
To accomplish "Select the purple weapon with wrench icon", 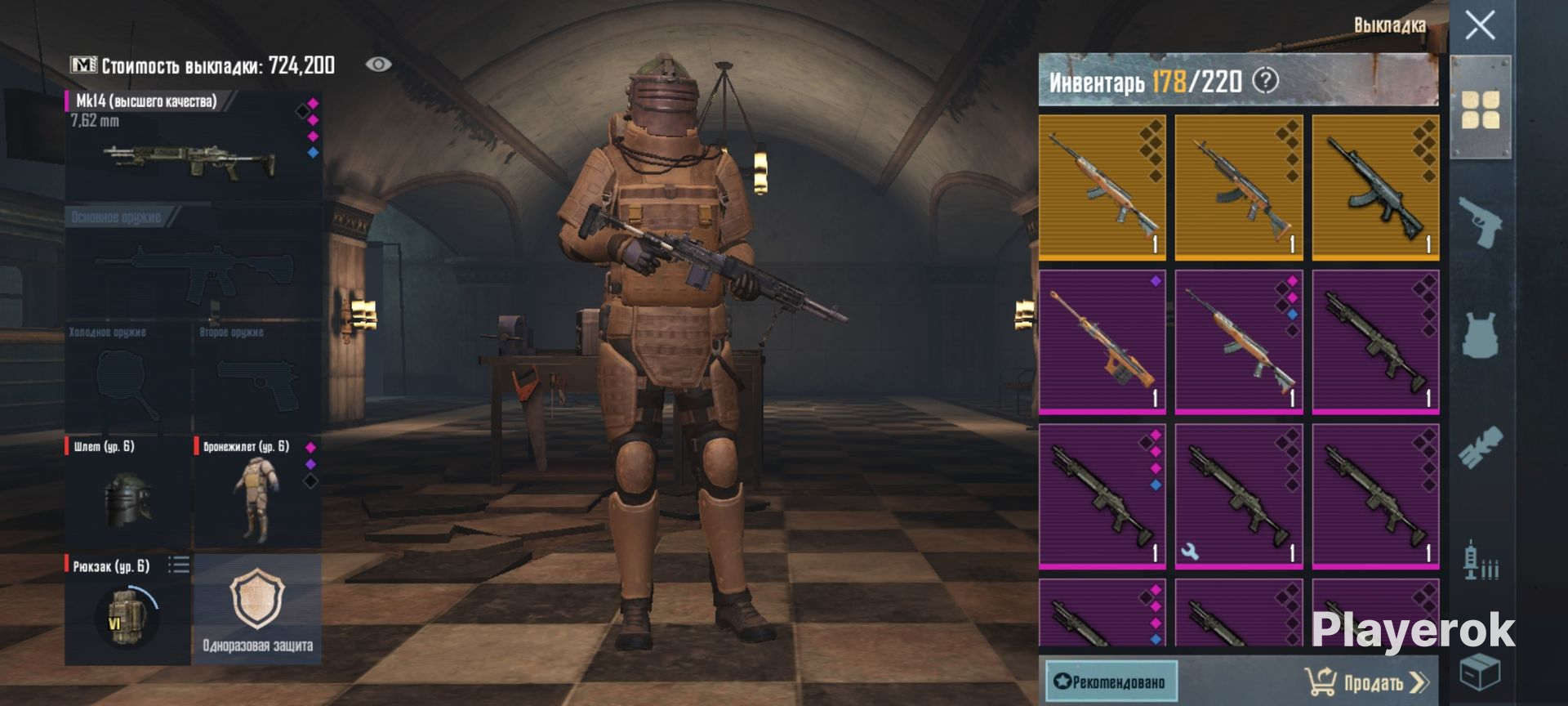I will pyautogui.click(x=1238, y=495).
